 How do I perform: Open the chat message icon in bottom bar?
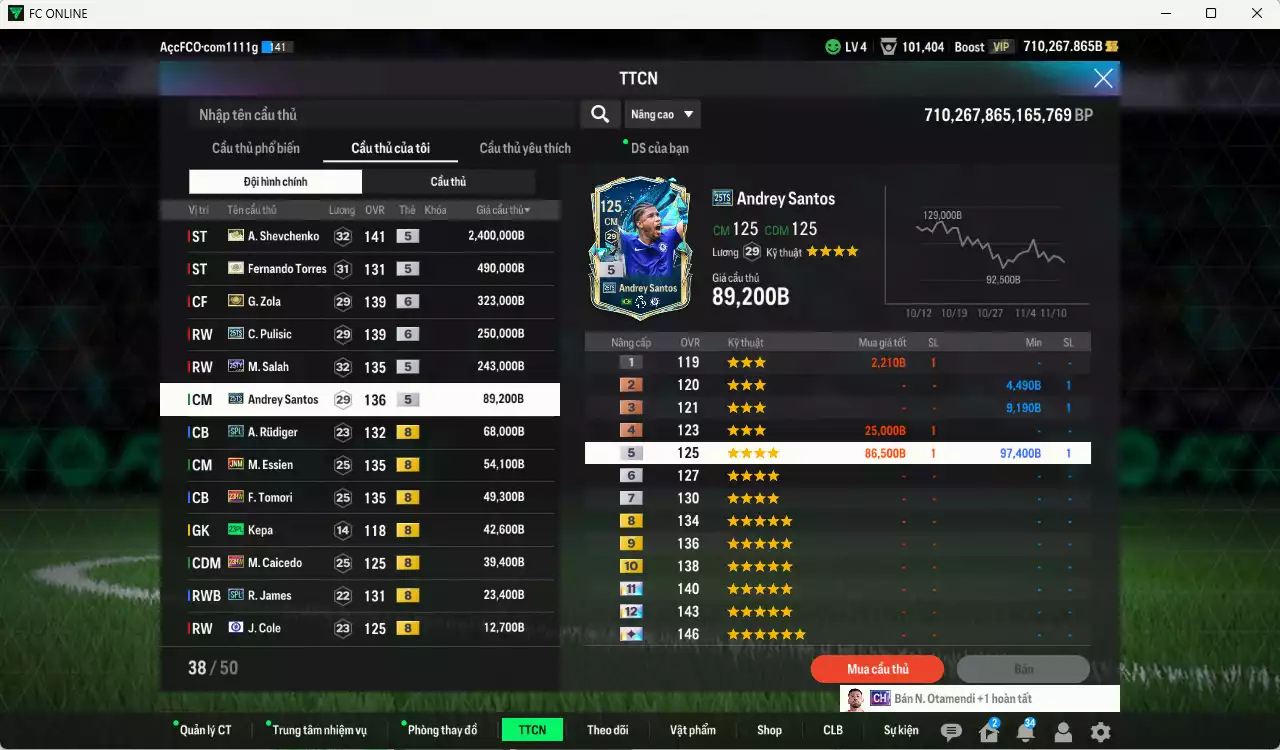pyautogui.click(x=951, y=733)
